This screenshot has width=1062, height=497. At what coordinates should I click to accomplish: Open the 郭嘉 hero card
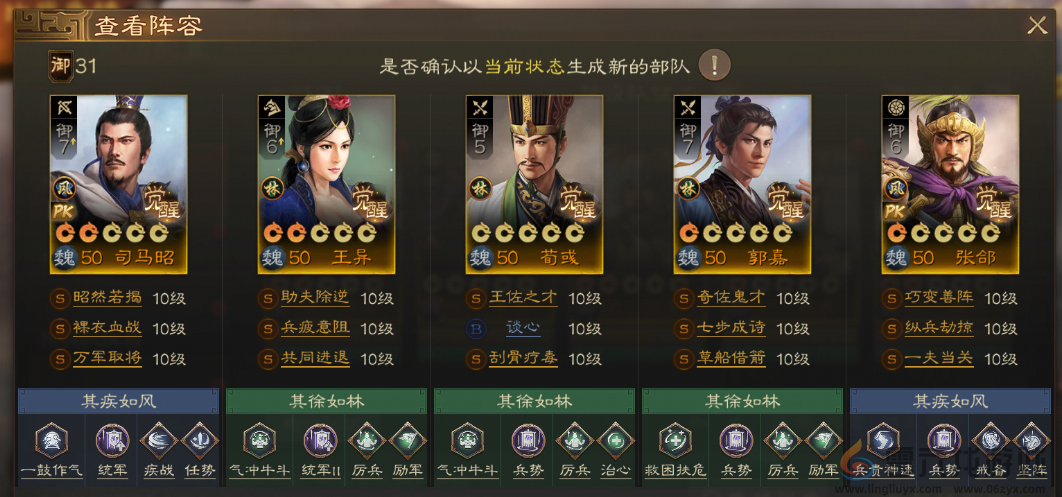pyautogui.click(x=742, y=183)
